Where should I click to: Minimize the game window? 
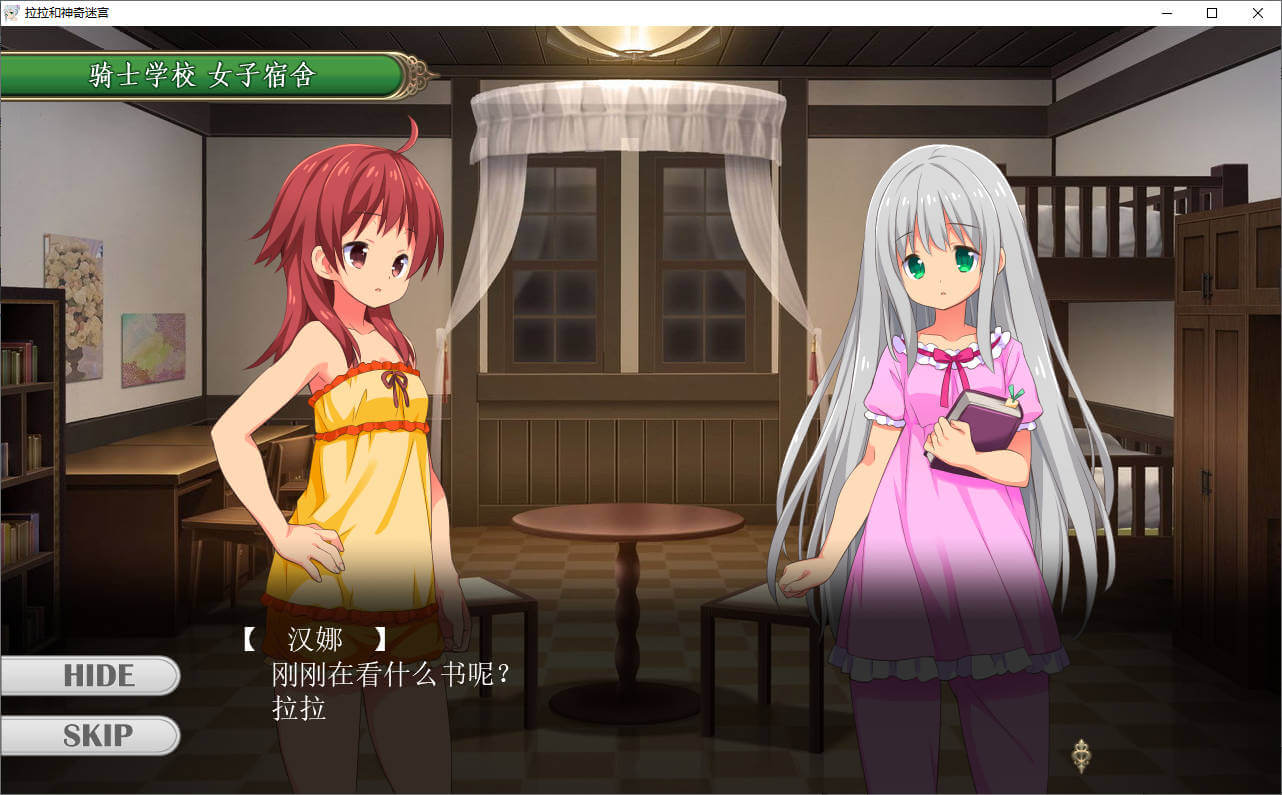1166,13
